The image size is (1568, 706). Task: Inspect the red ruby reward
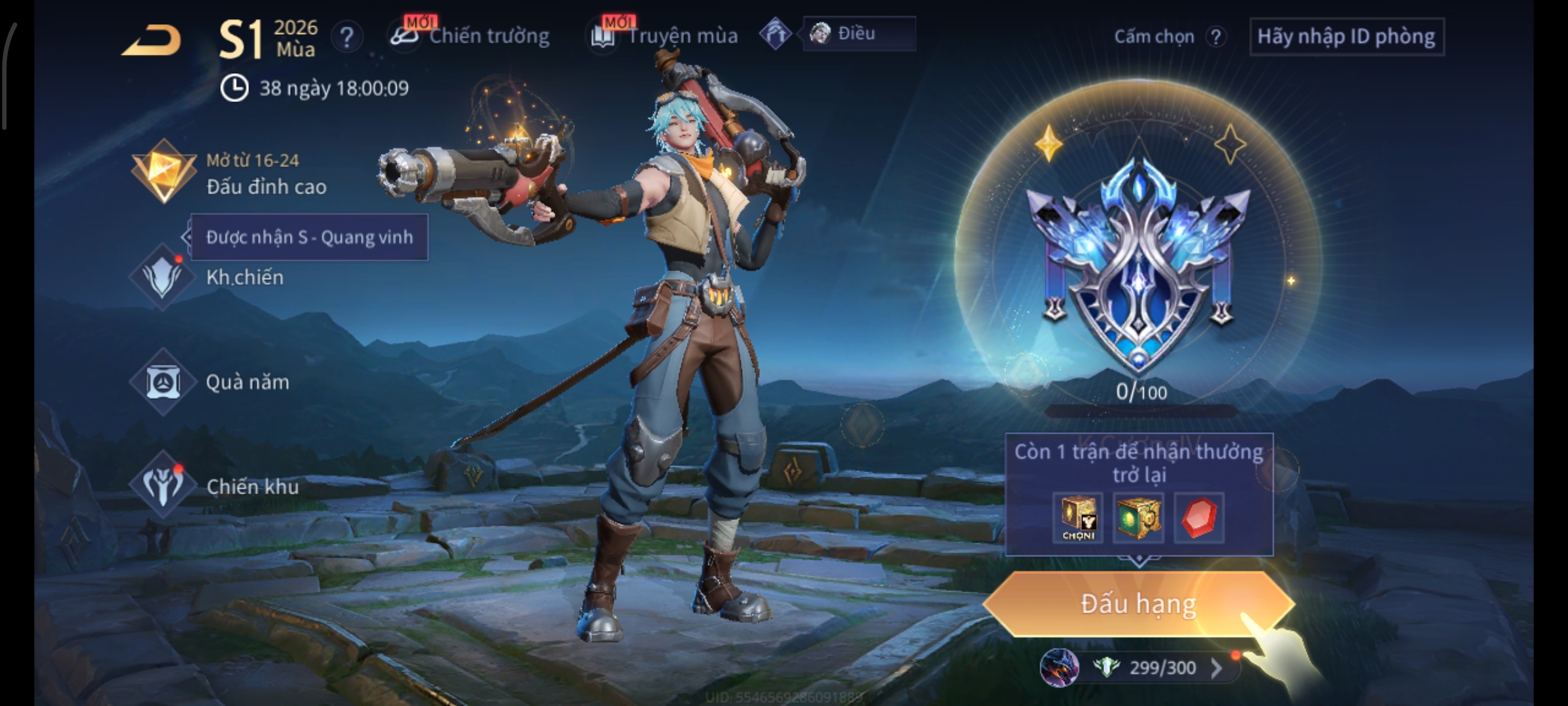click(1199, 518)
